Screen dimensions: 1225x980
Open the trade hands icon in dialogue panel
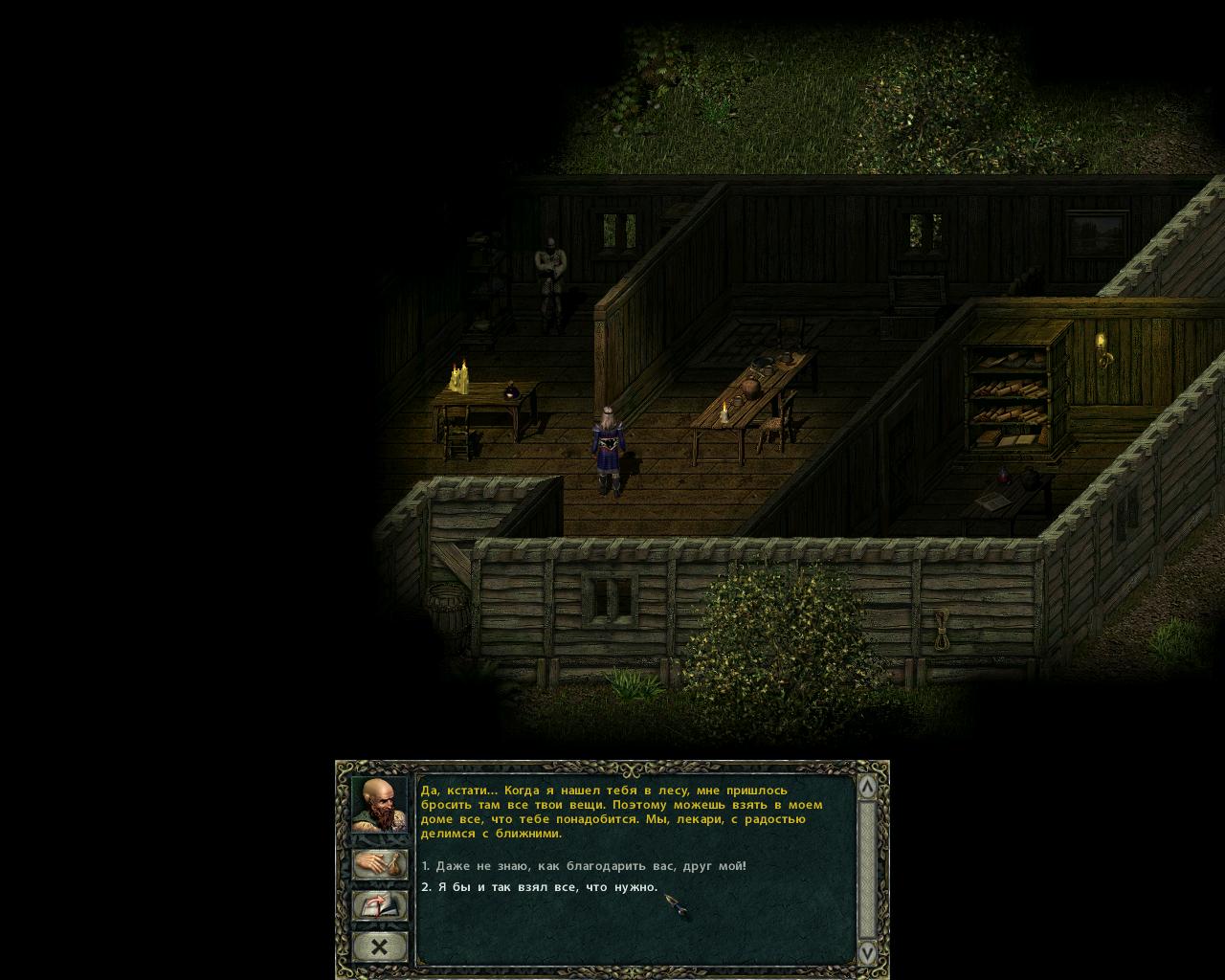[380, 862]
